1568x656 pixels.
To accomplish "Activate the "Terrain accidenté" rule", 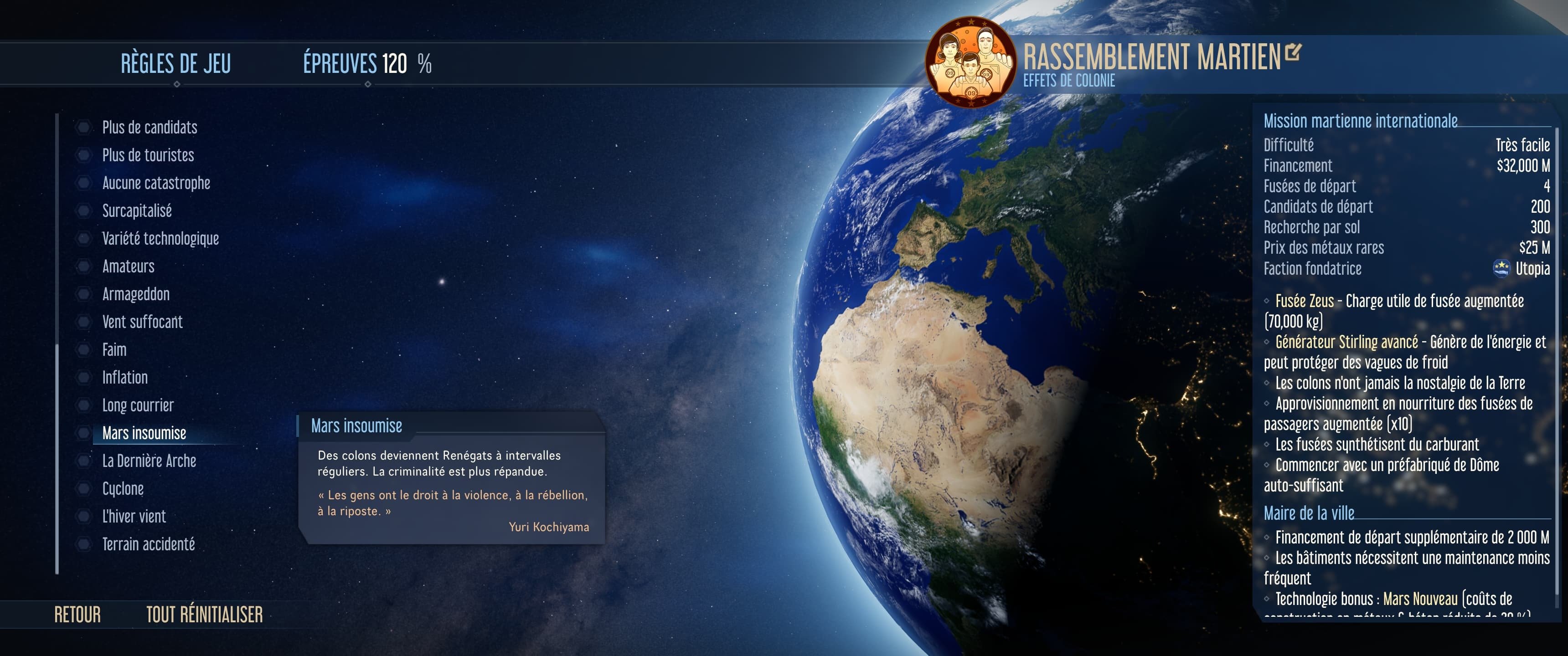I will coord(149,544).
